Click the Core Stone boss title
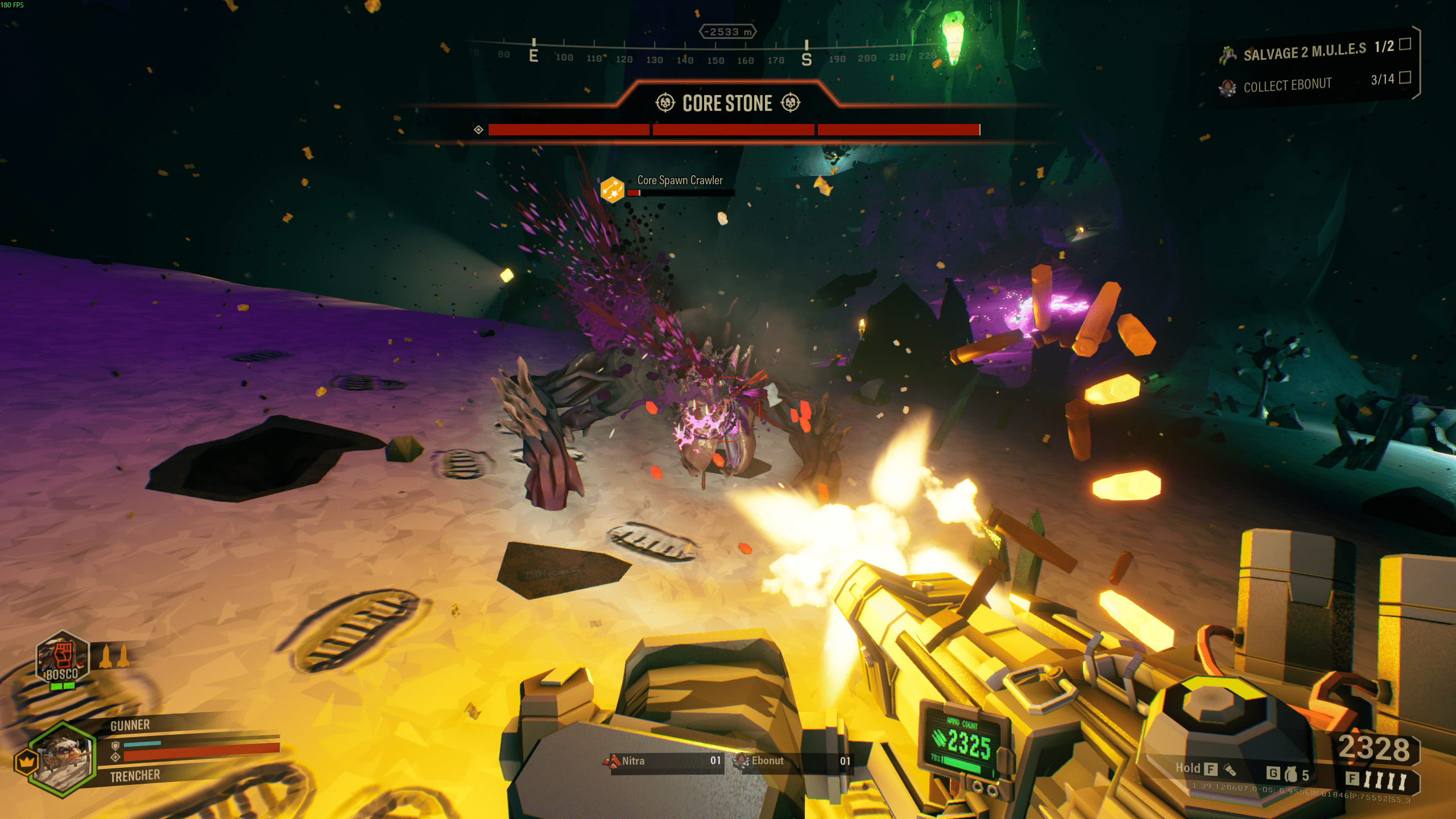The height and width of the screenshot is (819, 1456). point(727,104)
